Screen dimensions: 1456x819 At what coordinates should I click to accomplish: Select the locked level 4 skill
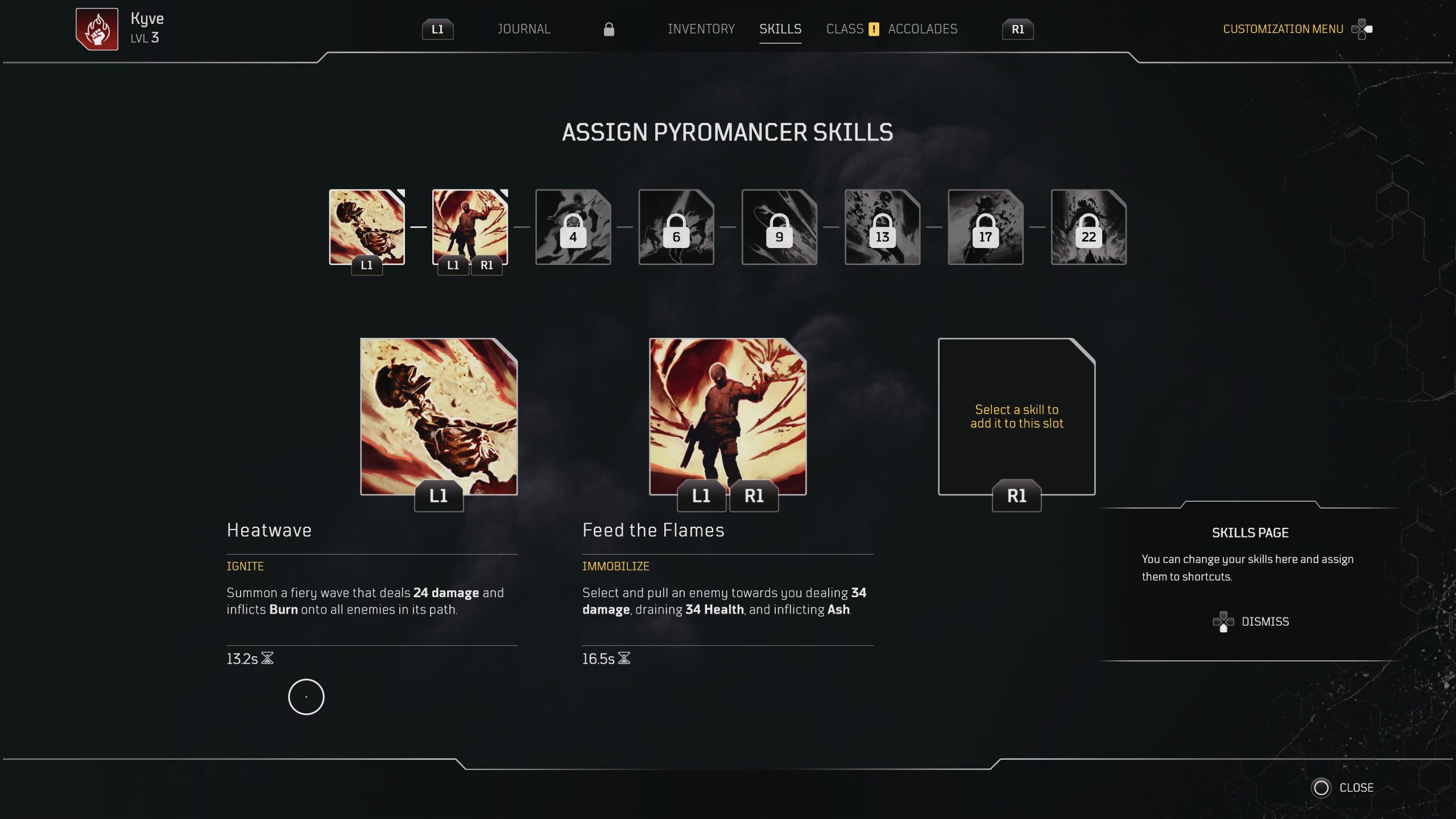573,227
